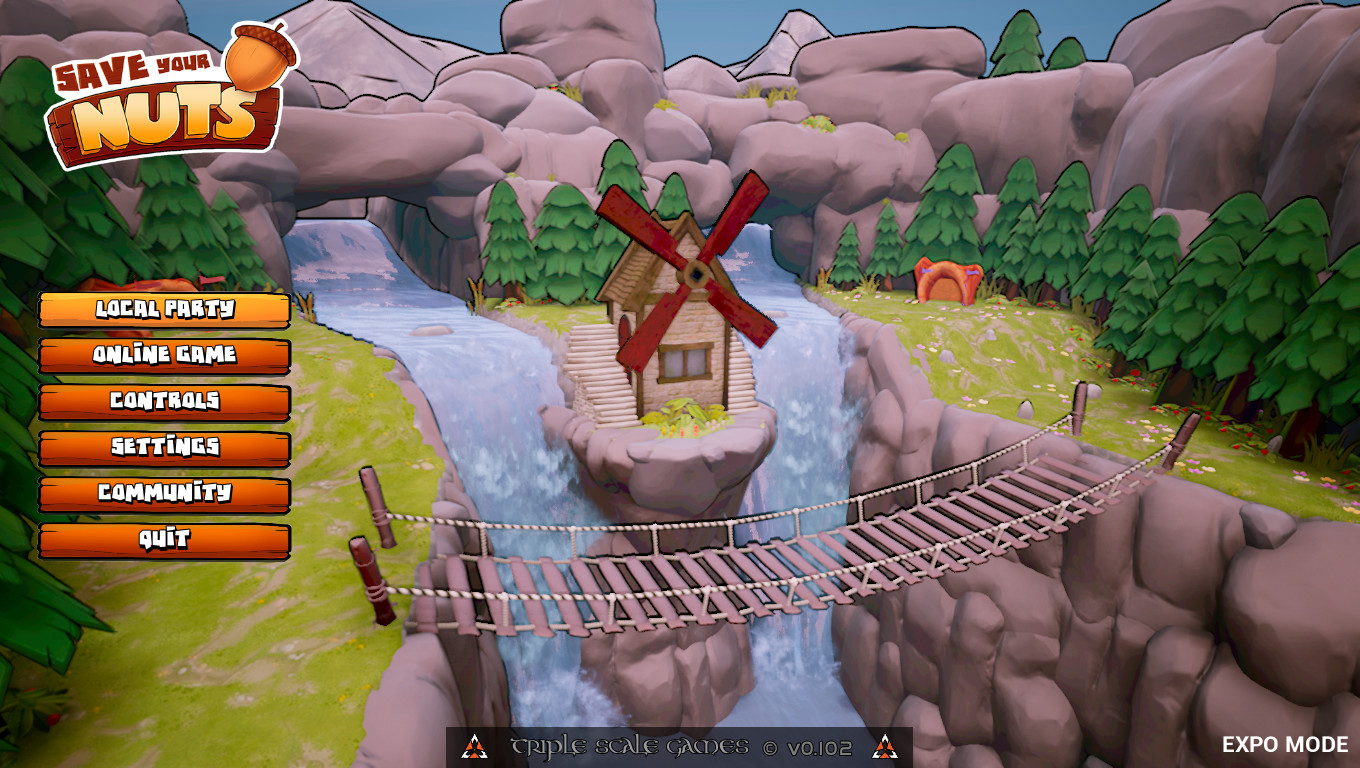Click the orange tent near the pine trees
The height and width of the screenshot is (768, 1360).
945,278
